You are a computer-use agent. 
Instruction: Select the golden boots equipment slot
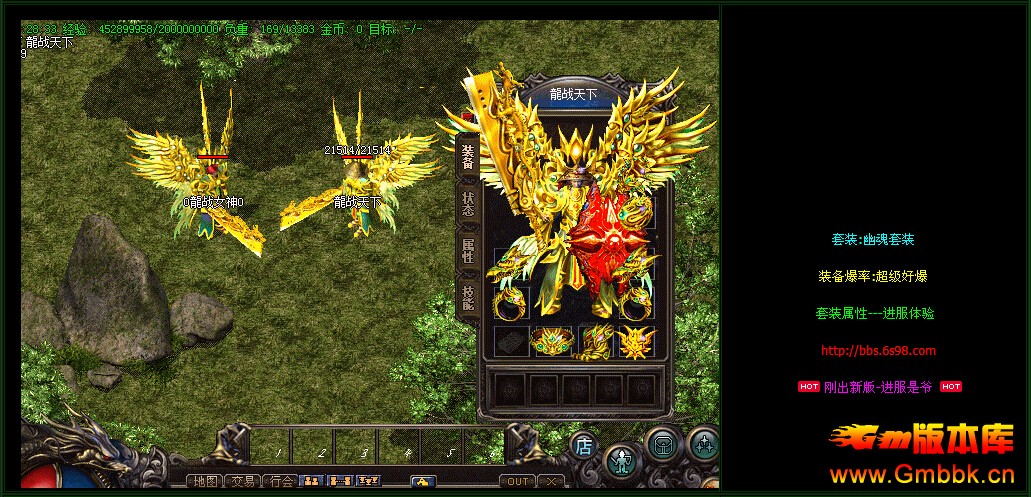(x=597, y=342)
